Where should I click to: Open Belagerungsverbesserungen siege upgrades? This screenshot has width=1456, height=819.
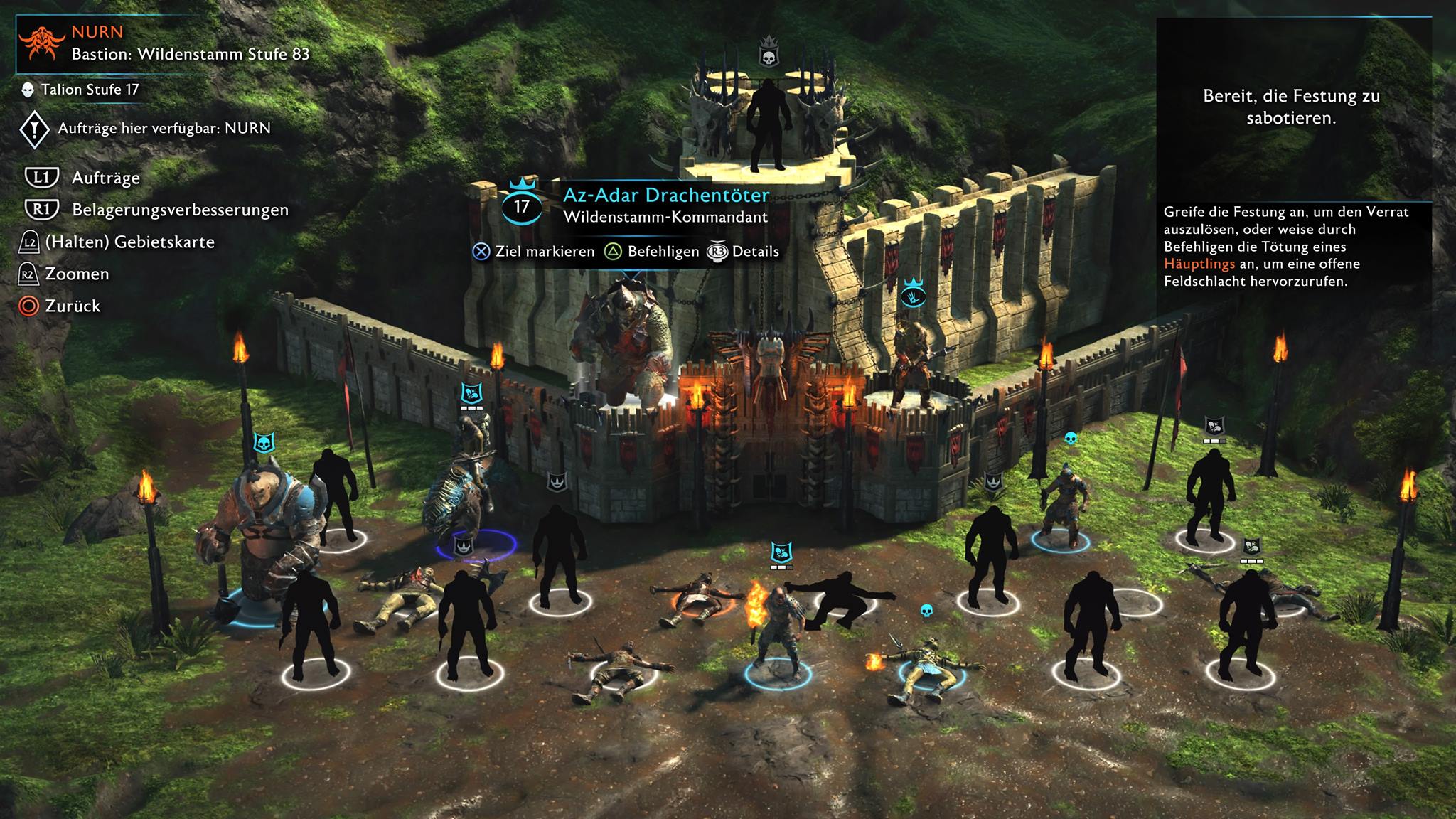(x=180, y=210)
